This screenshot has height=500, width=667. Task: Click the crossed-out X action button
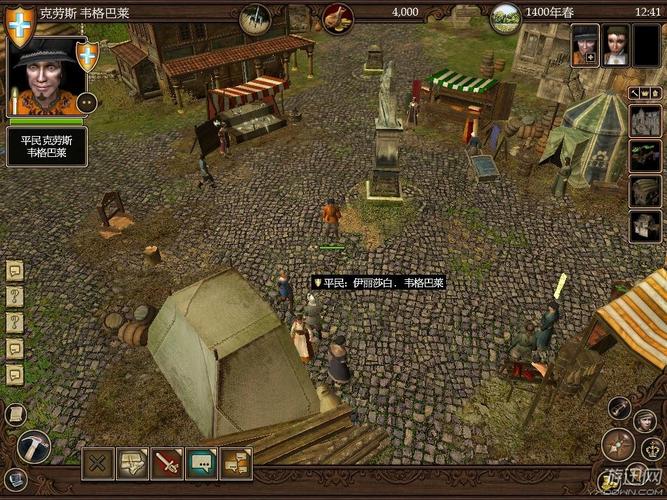pos(98,462)
